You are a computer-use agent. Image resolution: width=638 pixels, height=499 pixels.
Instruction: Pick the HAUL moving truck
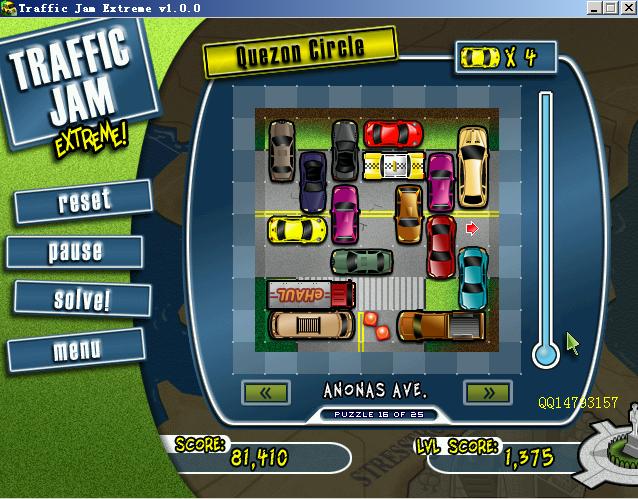311,294
